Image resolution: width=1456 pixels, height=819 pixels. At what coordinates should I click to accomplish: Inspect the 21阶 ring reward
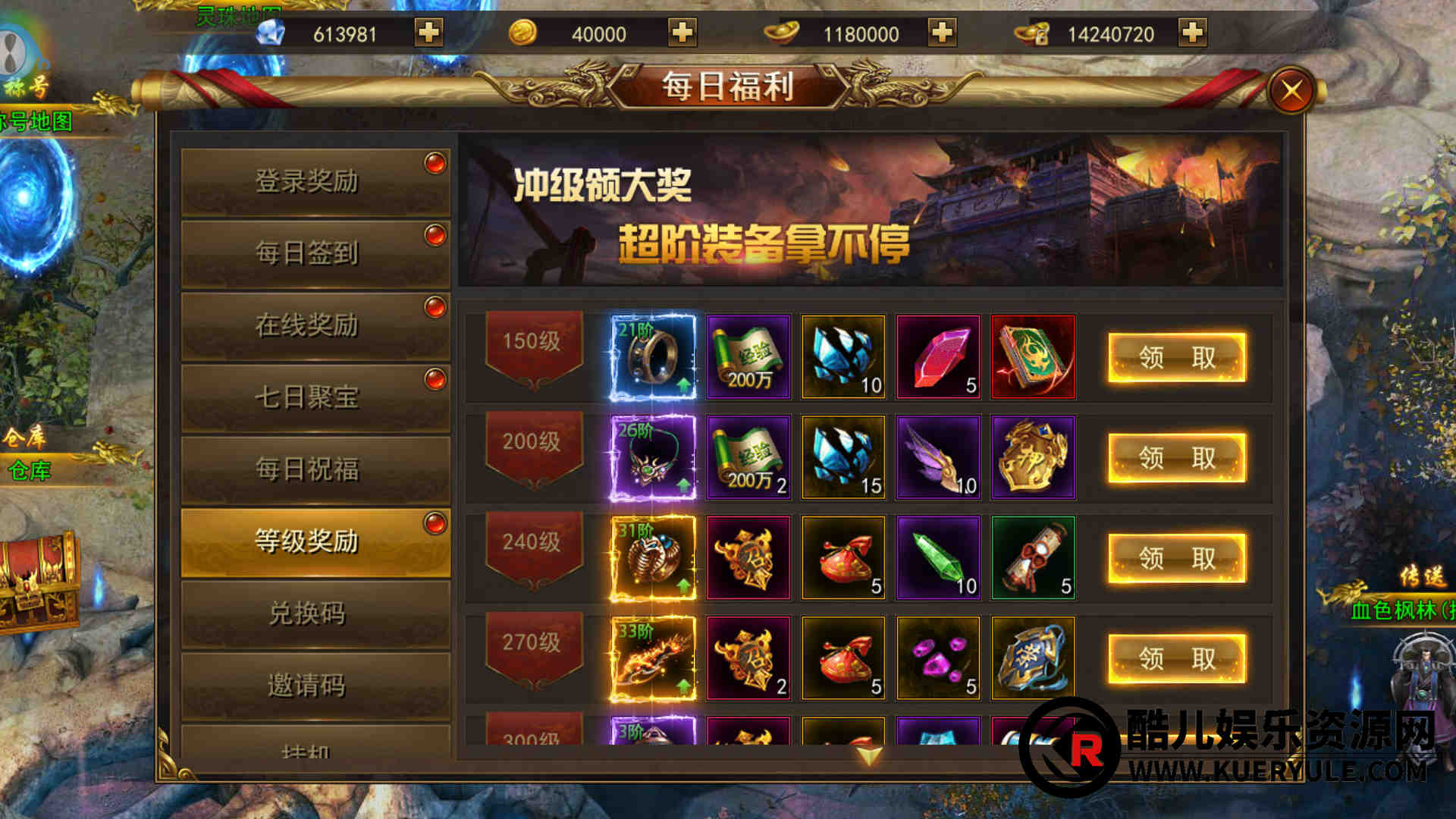(653, 357)
